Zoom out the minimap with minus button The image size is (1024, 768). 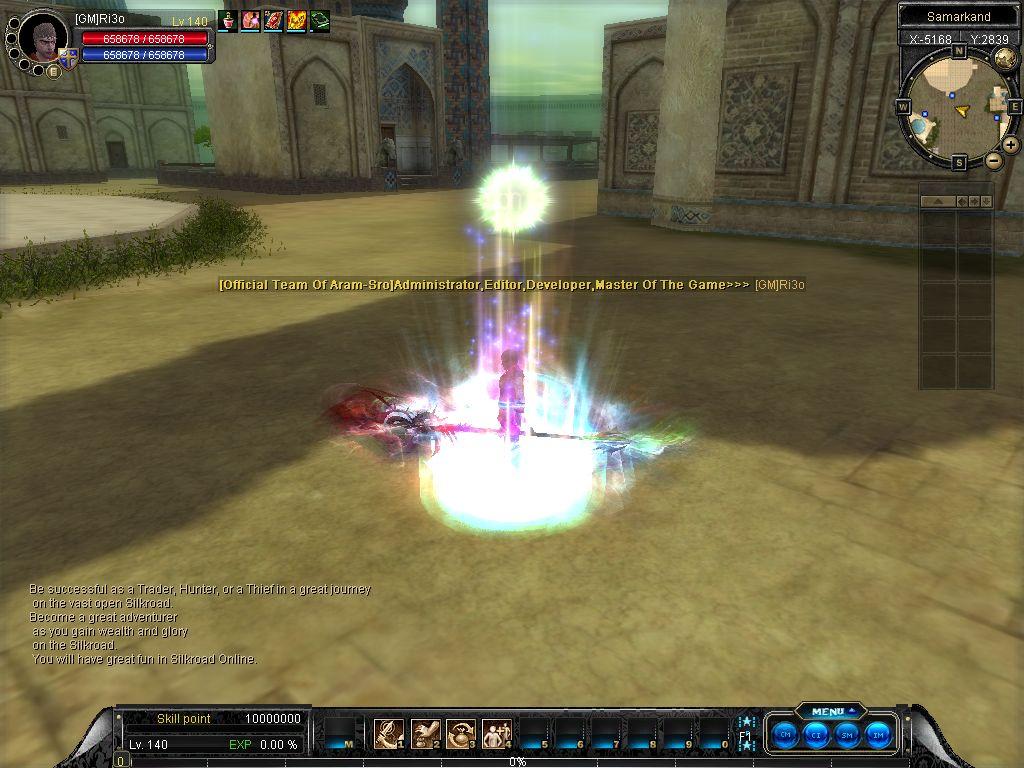[x=994, y=160]
